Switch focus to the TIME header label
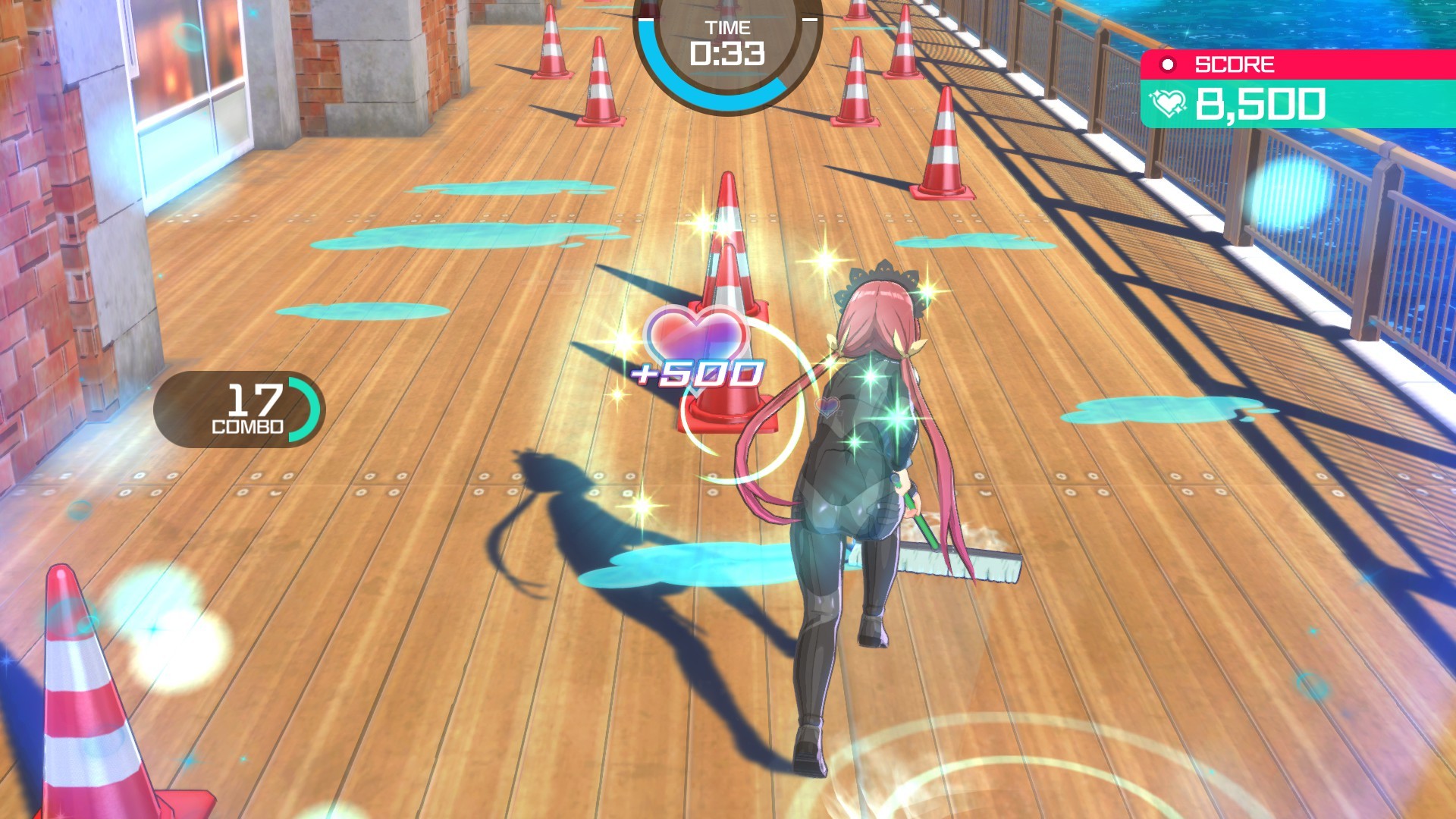1456x819 pixels. [730, 28]
